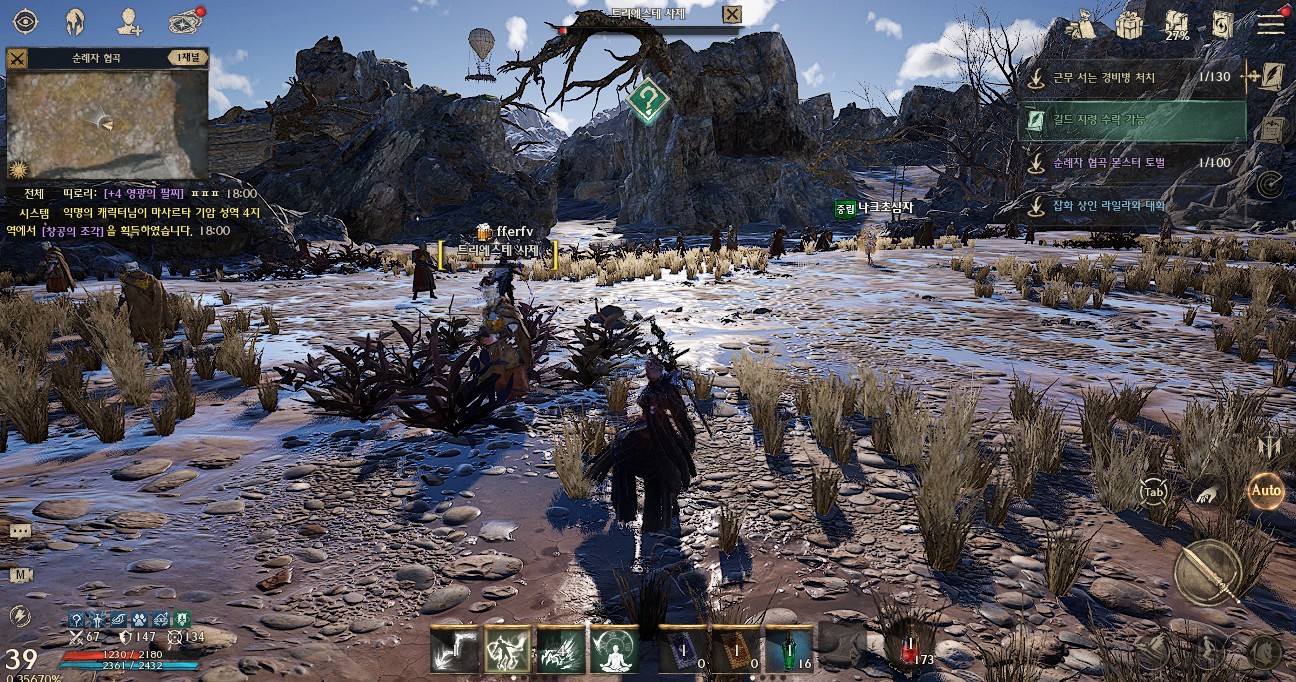
Task: Use the sword basic attack button
Action: (1208, 573)
